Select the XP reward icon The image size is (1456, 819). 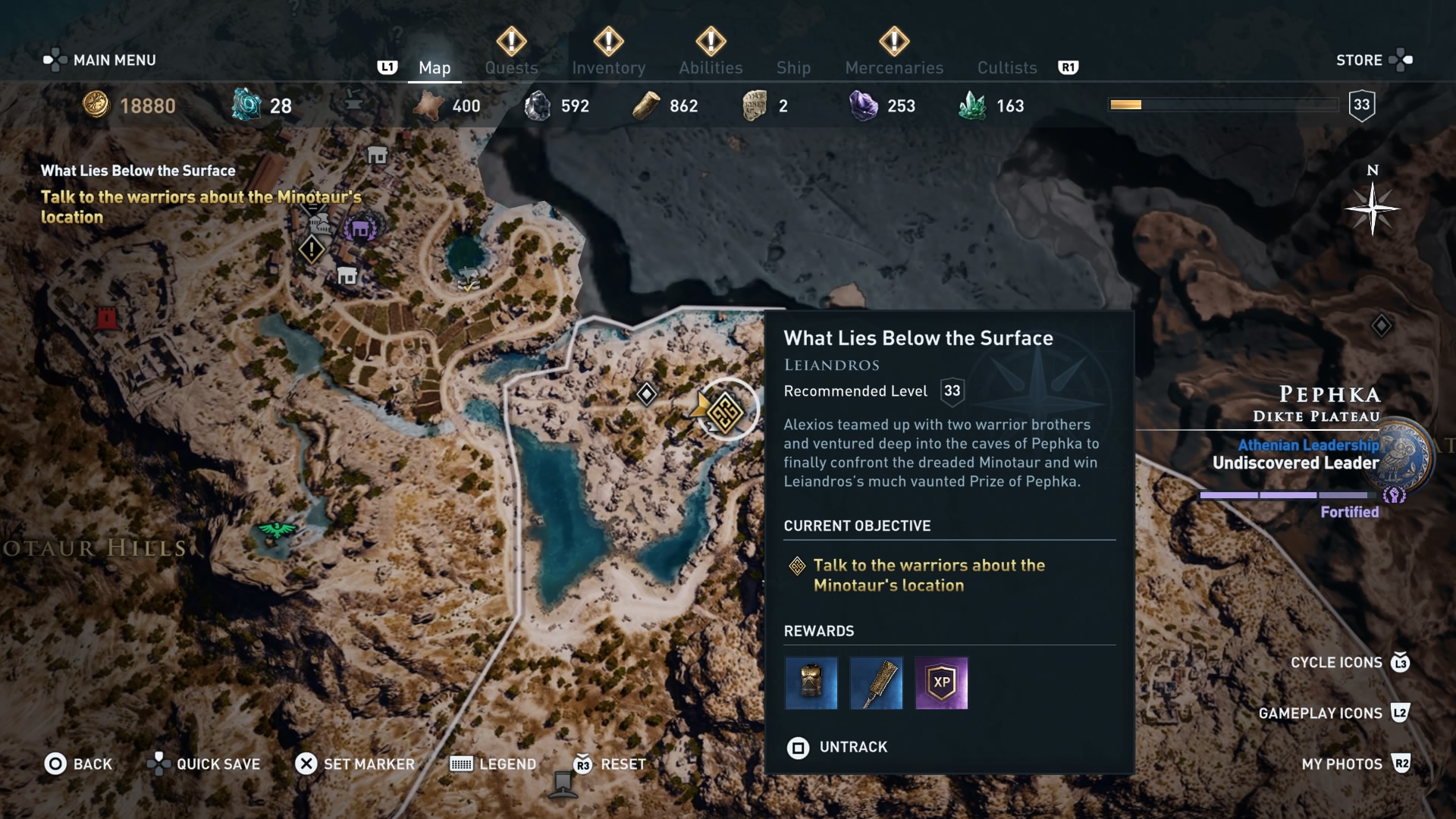coord(941,683)
